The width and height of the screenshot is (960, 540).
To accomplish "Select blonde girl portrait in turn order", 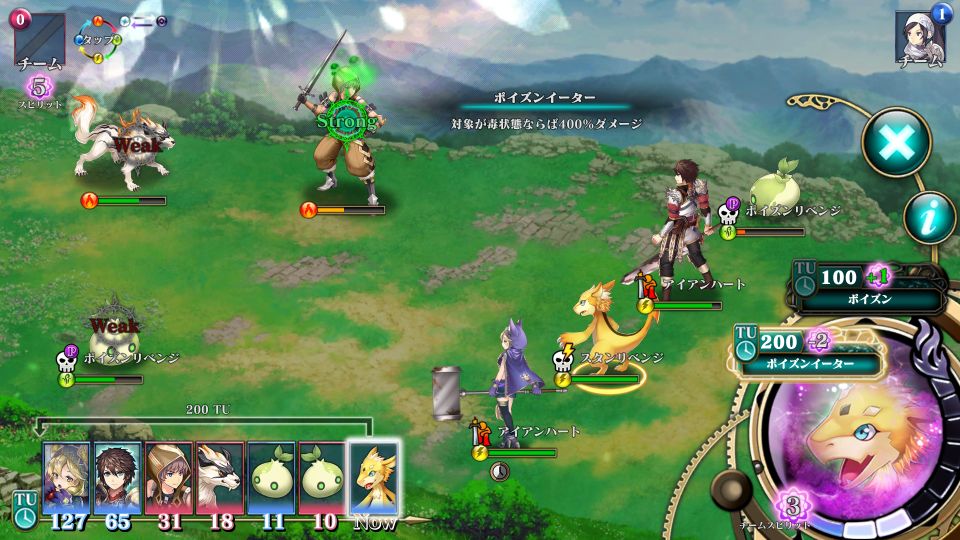I will (66, 478).
